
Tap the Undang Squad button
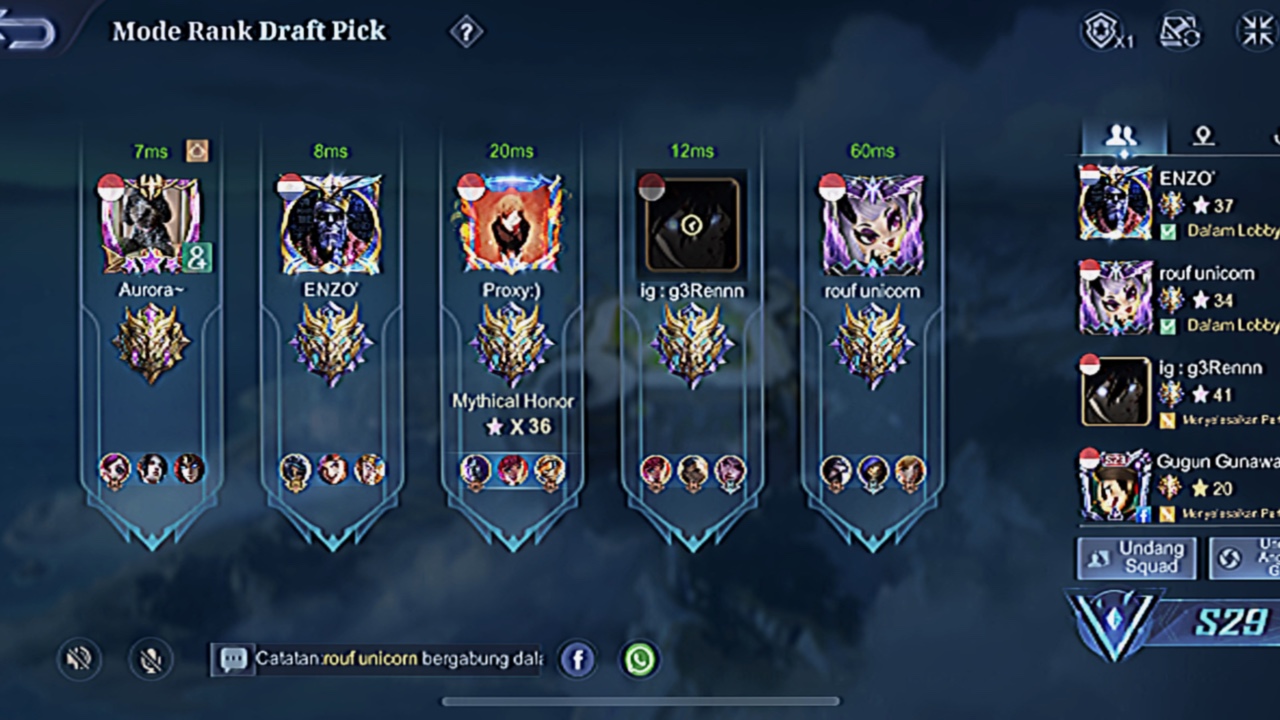pyautogui.click(x=1135, y=558)
